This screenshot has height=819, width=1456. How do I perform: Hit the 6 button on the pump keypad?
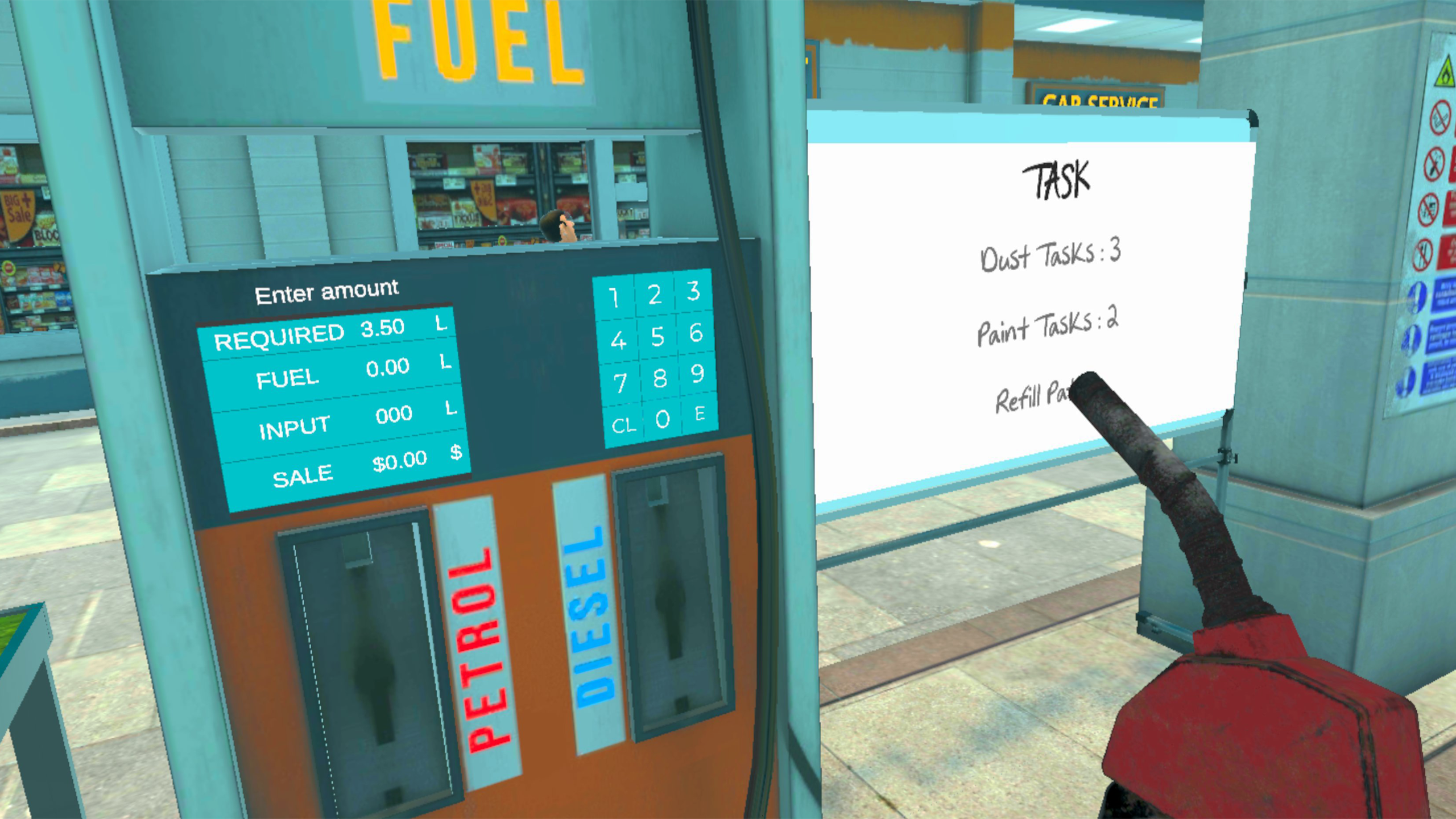(696, 333)
